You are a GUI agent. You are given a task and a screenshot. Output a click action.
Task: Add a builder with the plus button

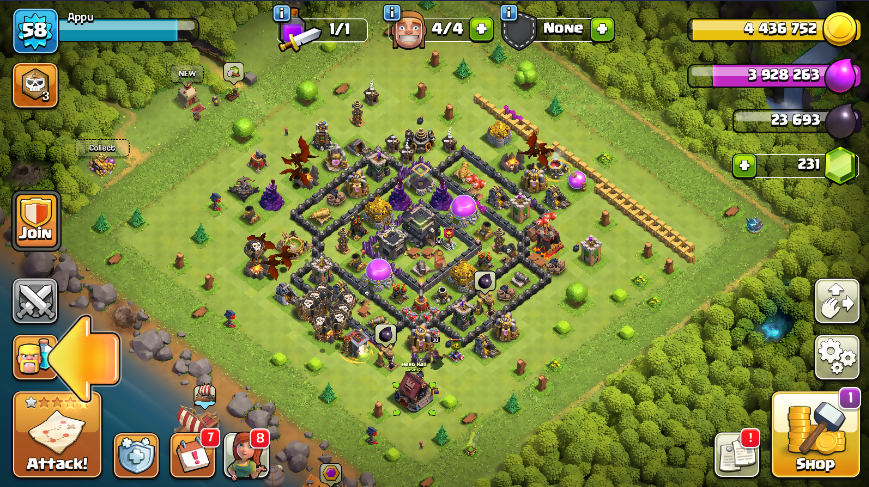pos(481,29)
